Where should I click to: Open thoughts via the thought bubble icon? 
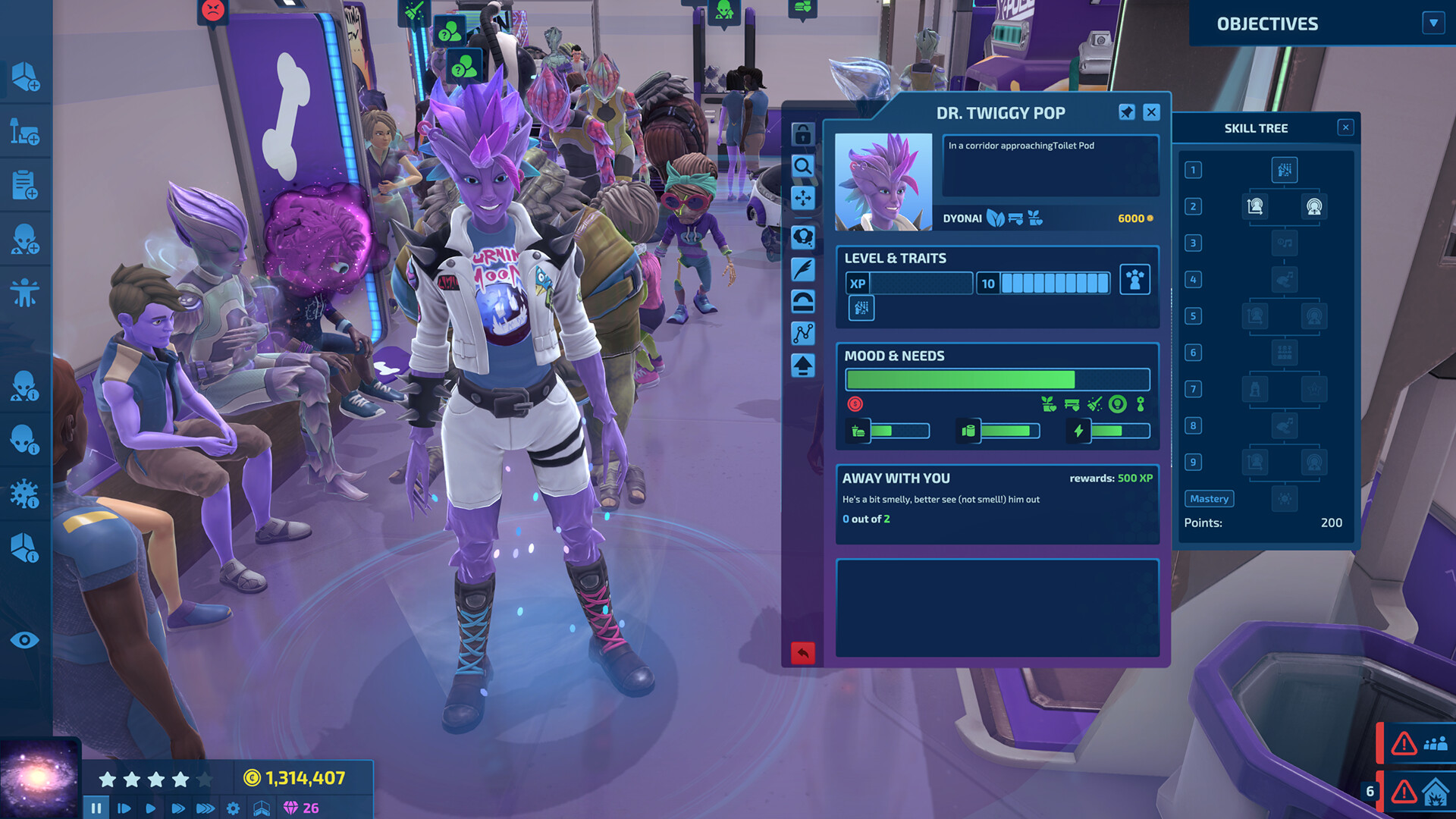(x=802, y=236)
